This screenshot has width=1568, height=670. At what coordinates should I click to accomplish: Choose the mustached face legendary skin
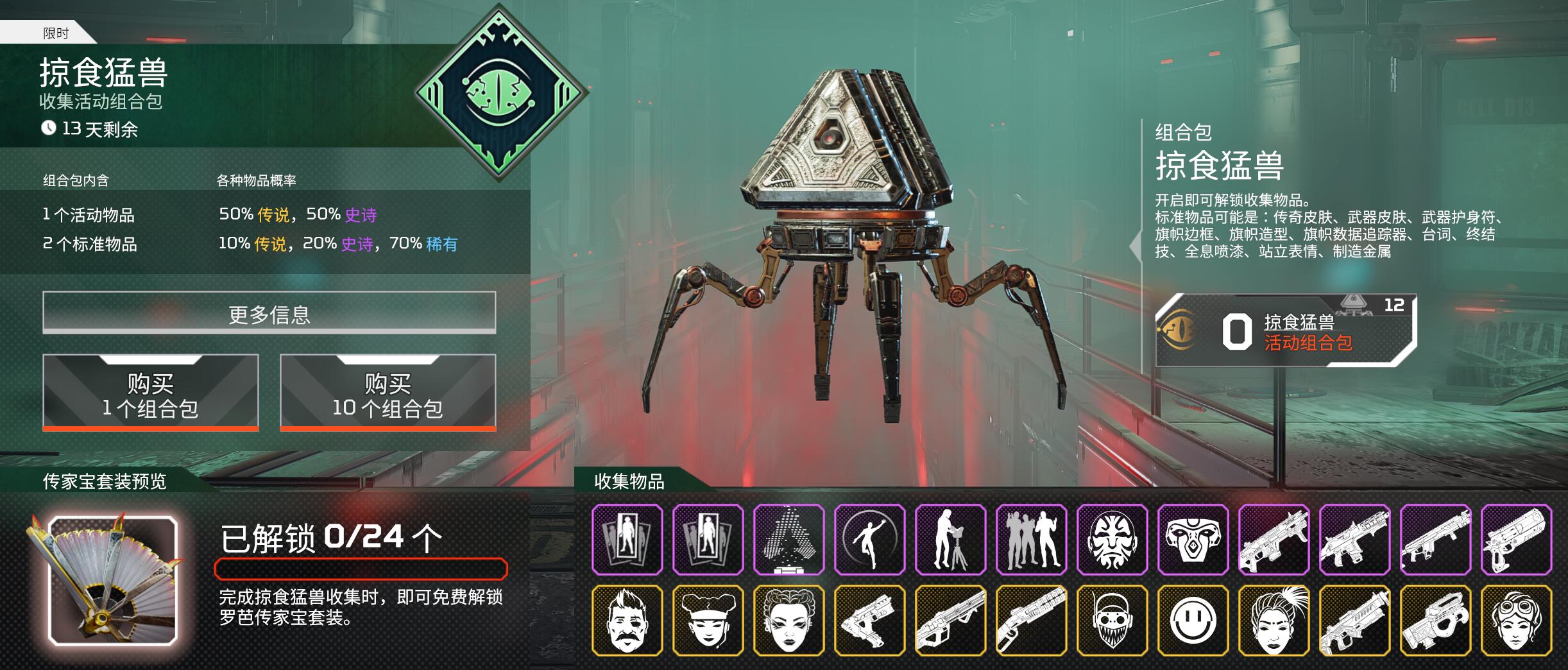627,620
